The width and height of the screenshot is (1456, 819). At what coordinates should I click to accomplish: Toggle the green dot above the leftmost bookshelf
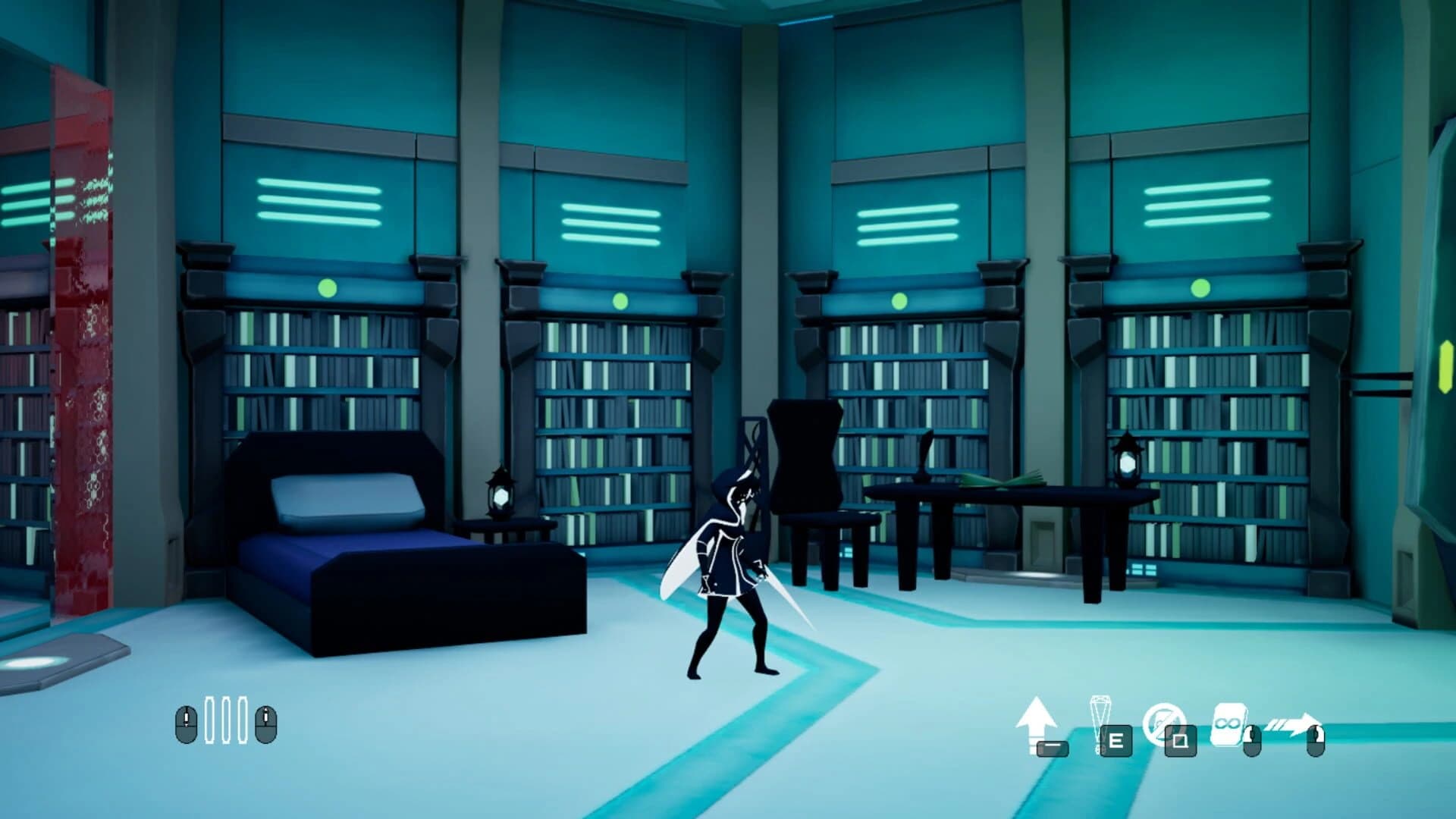pos(326,288)
